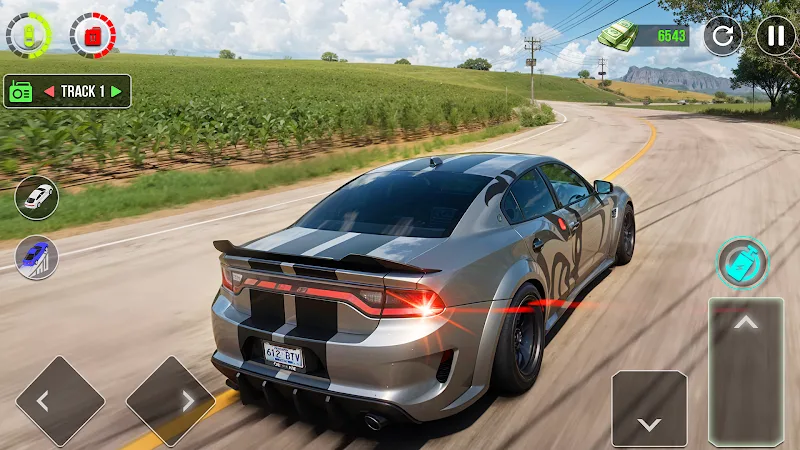Steer left with the left arrow
The image size is (800, 450).
60,401
